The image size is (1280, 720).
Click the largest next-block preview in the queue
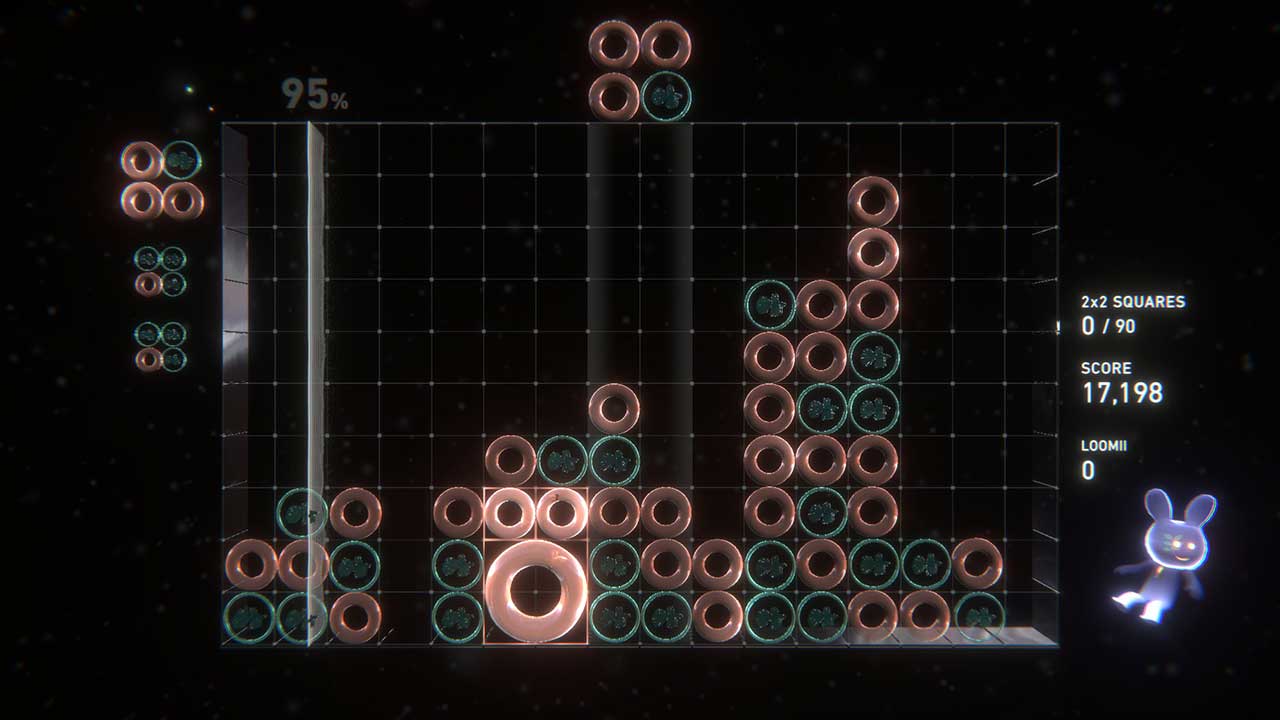click(162, 180)
